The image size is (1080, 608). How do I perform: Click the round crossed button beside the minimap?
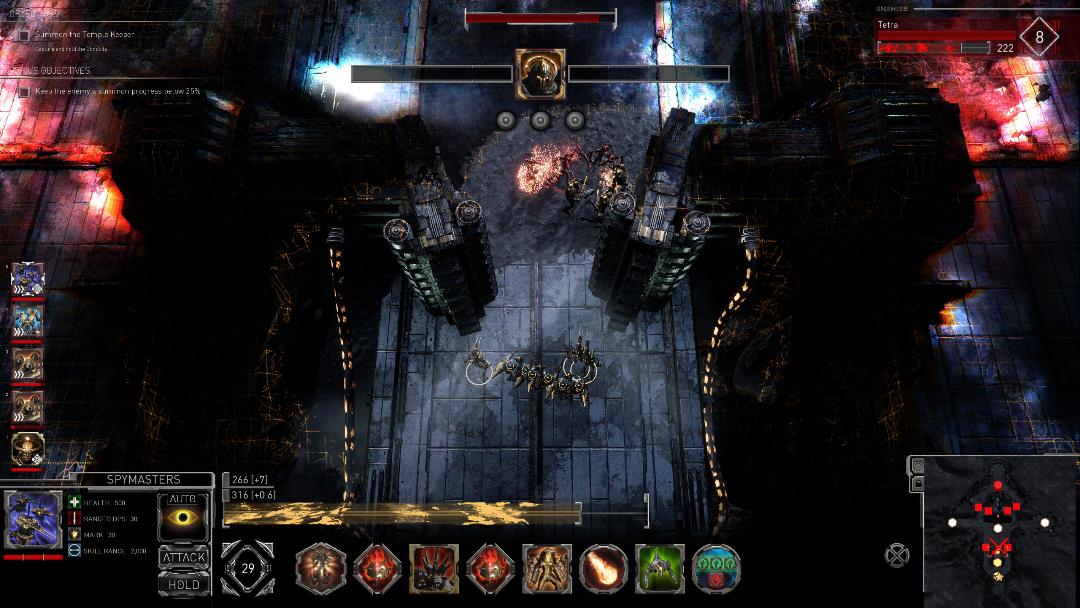click(897, 554)
